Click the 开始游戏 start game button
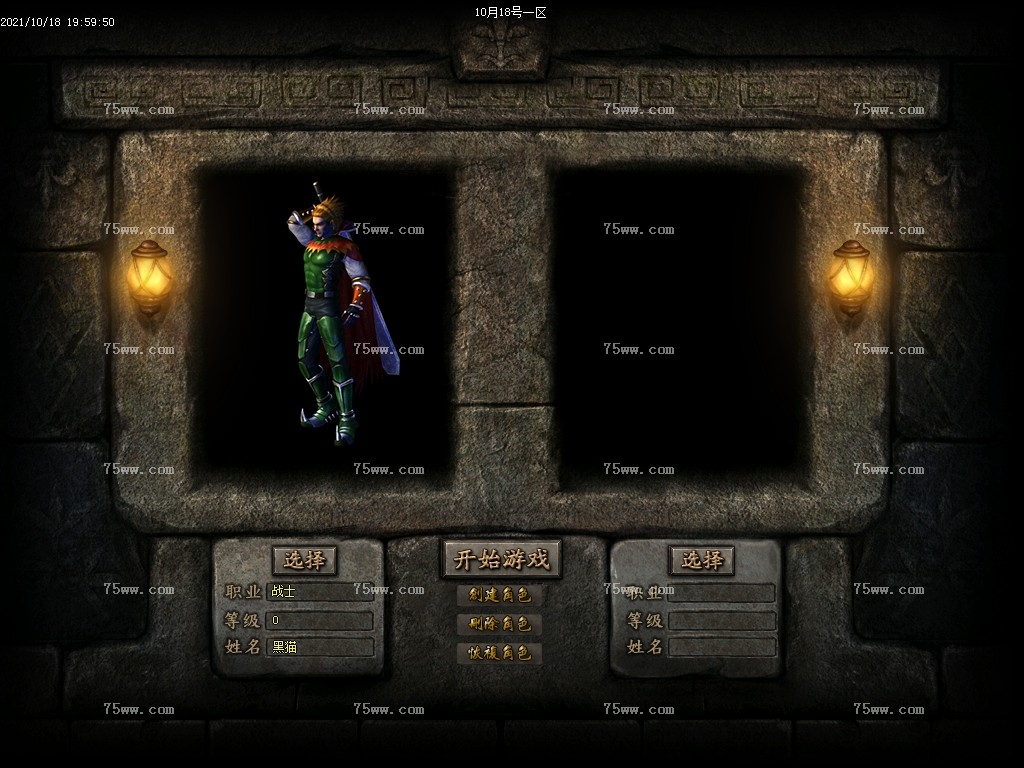The height and width of the screenshot is (768, 1024). [x=501, y=560]
